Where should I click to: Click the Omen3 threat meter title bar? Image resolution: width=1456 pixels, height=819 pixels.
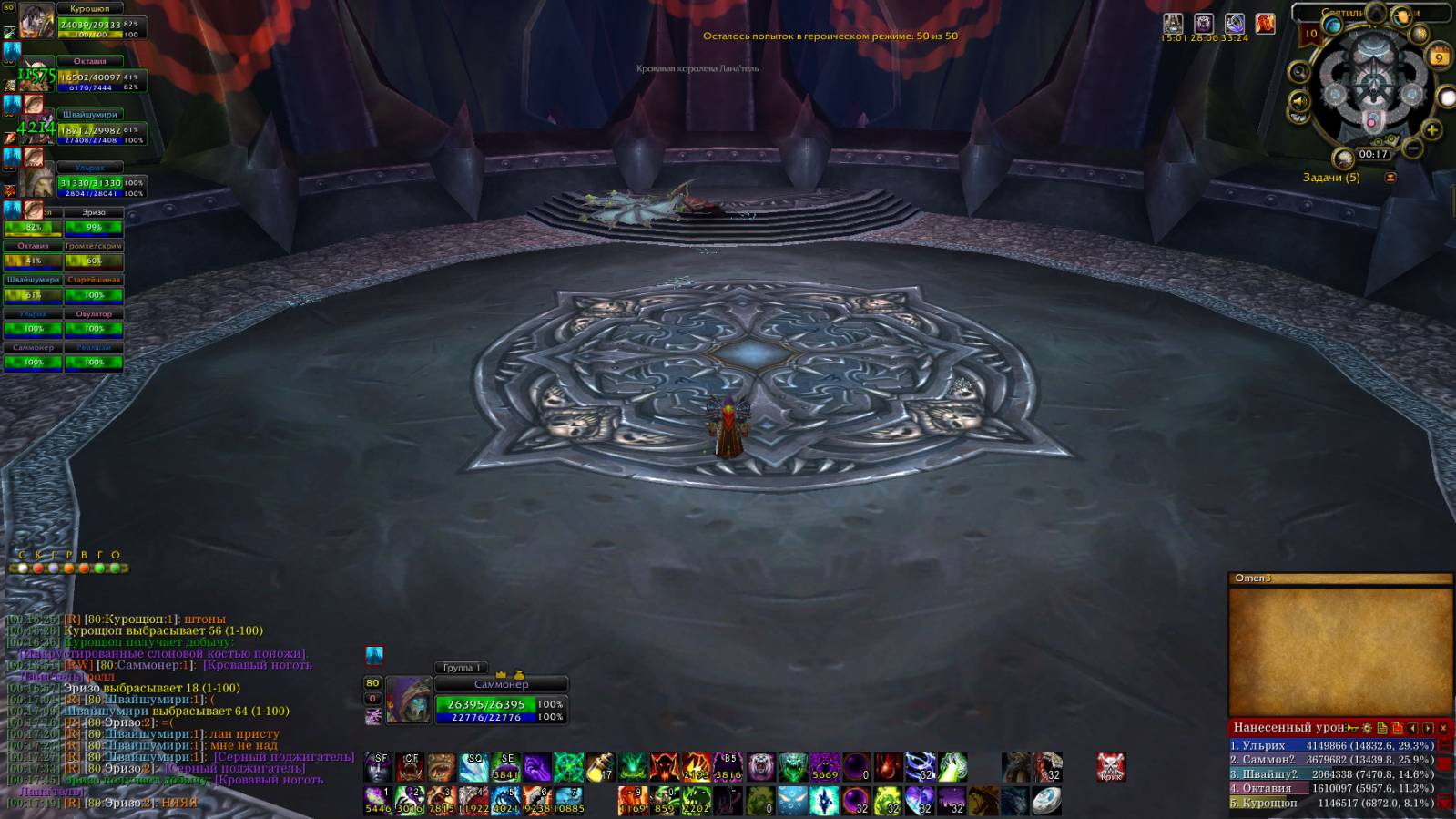click(x=1339, y=578)
